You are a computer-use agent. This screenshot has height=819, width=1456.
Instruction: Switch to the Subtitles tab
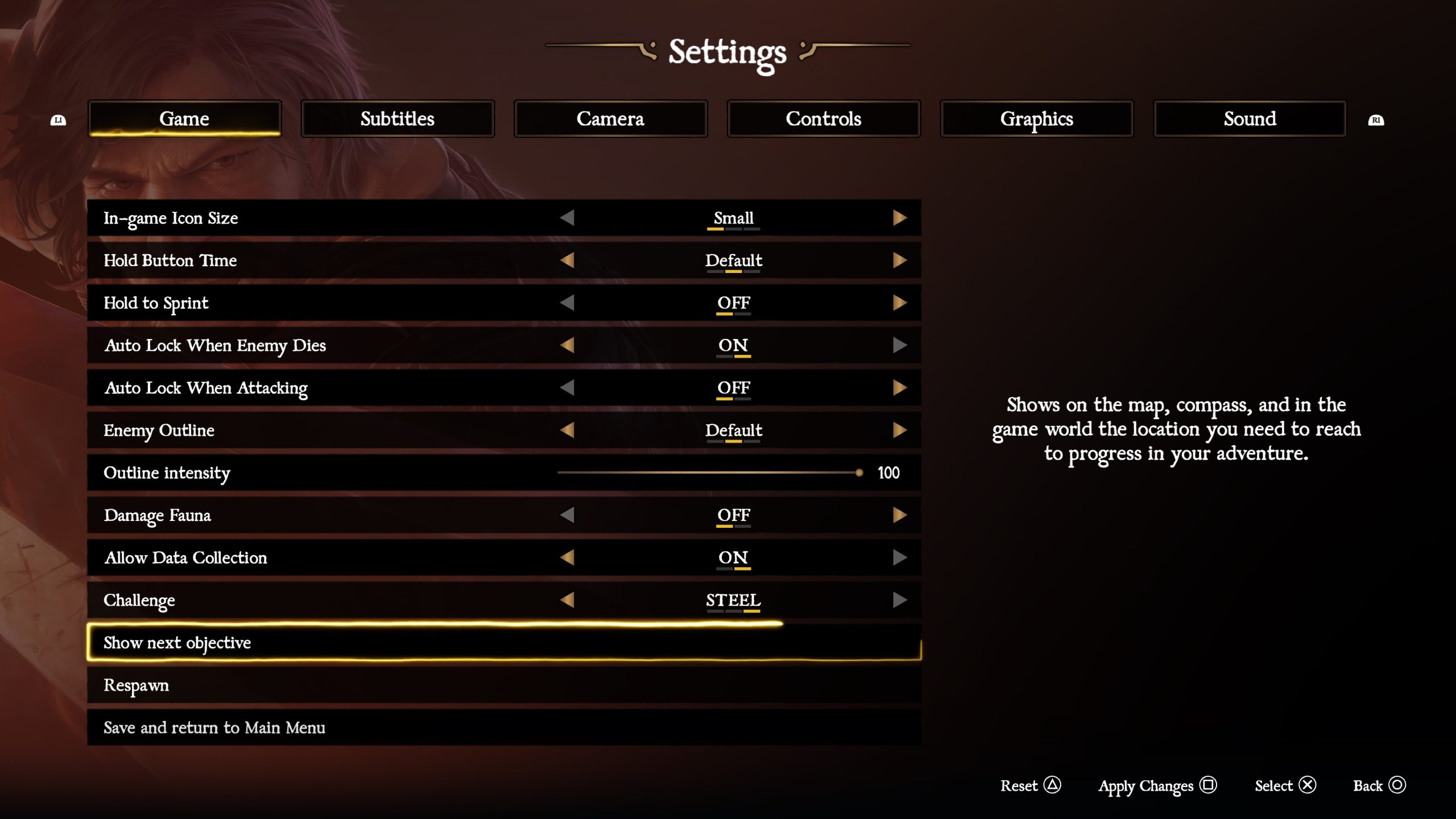pos(397,119)
